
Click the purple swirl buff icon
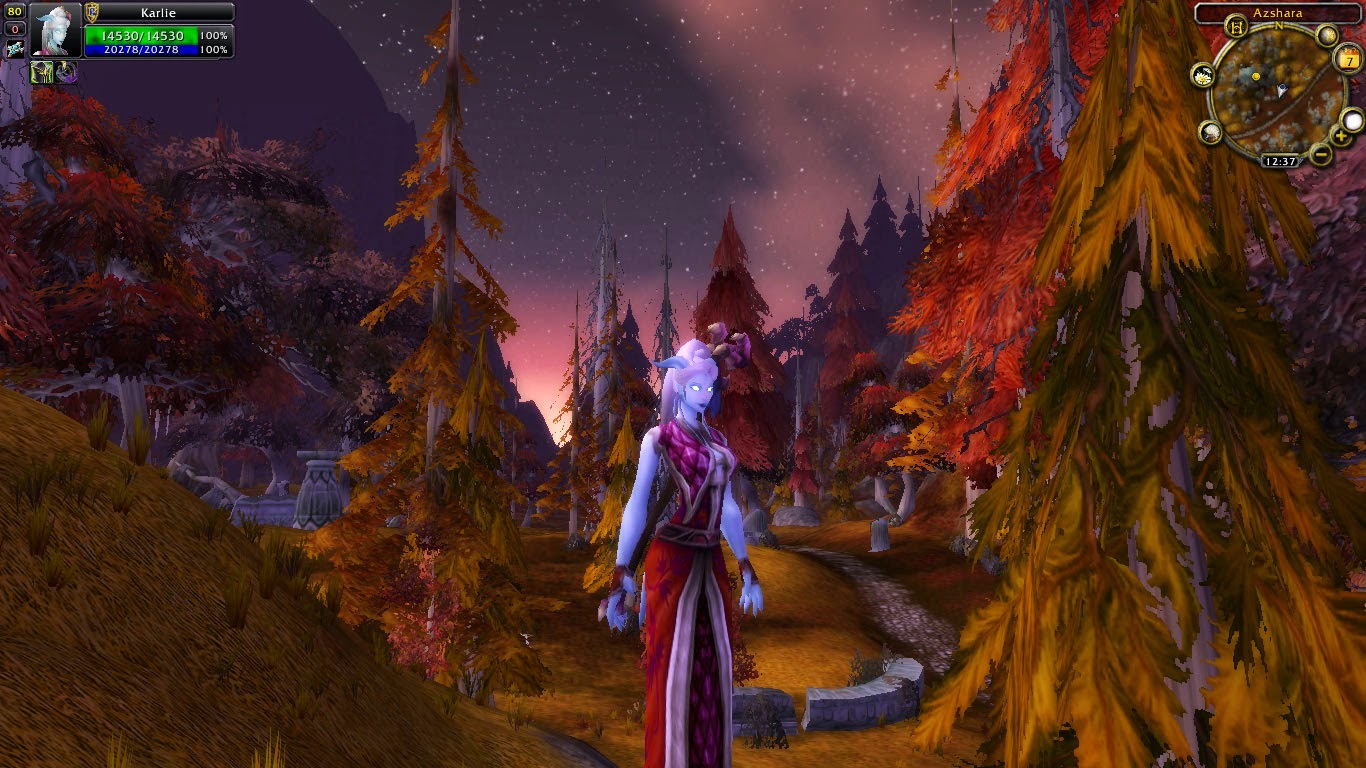65,72
